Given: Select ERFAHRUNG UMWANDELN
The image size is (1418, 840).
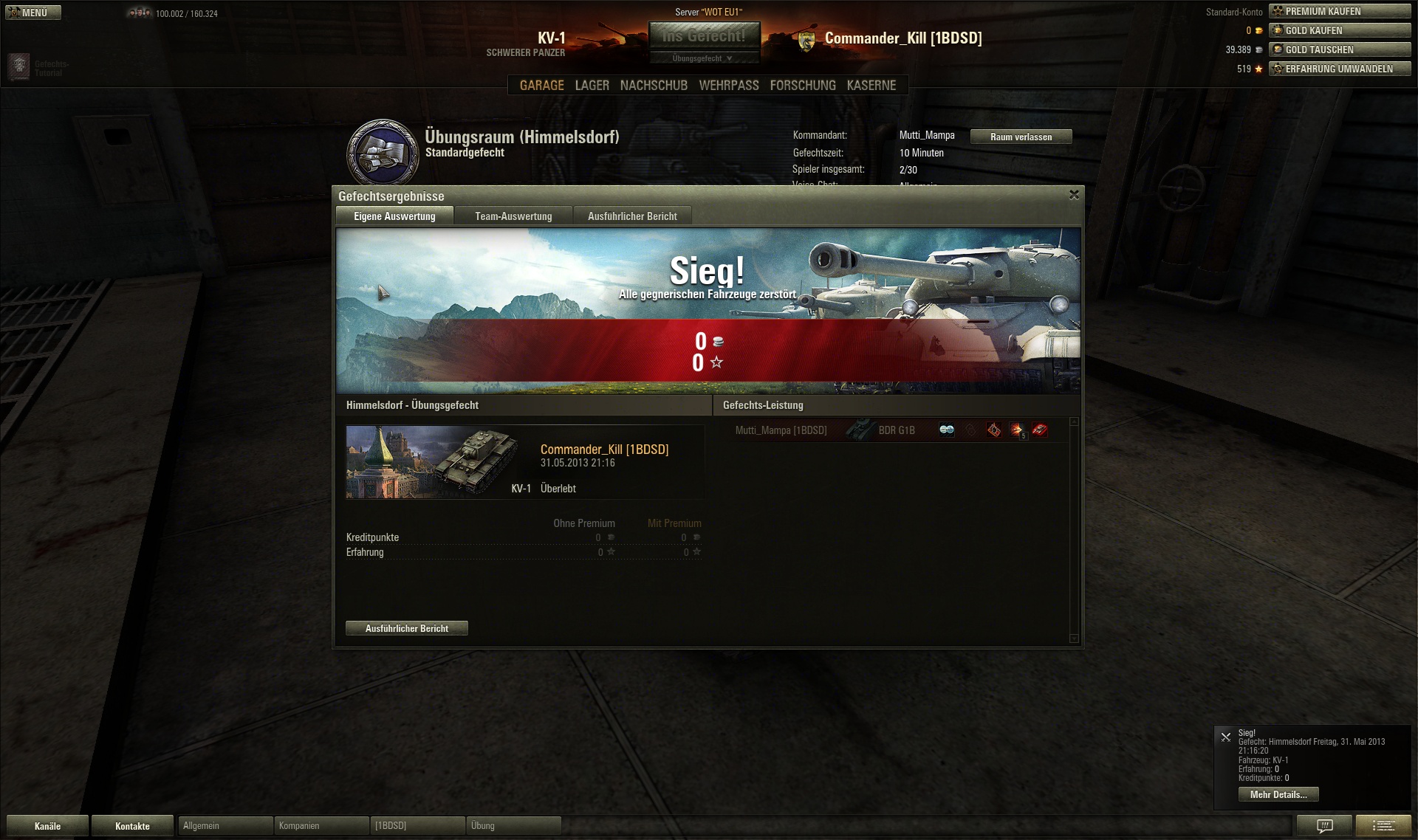Looking at the screenshot, I should (1339, 69).
